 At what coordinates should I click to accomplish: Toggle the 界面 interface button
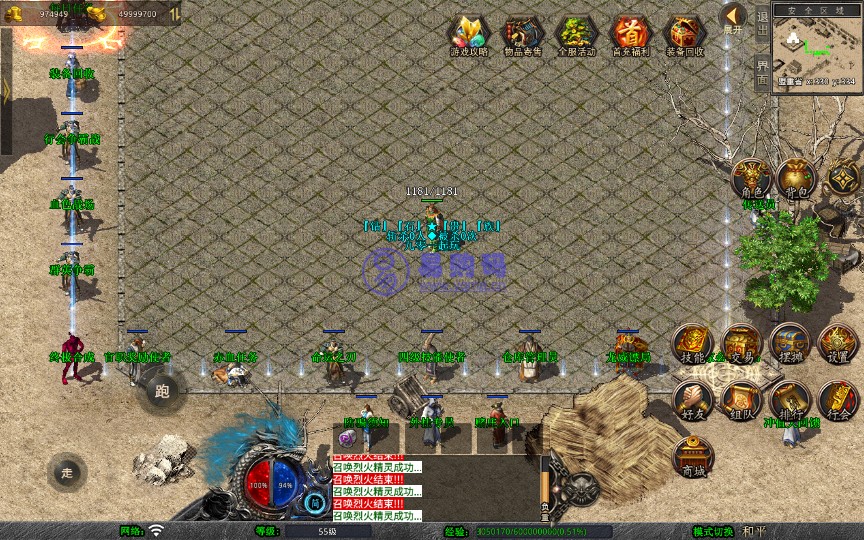(x=762, y=72)
